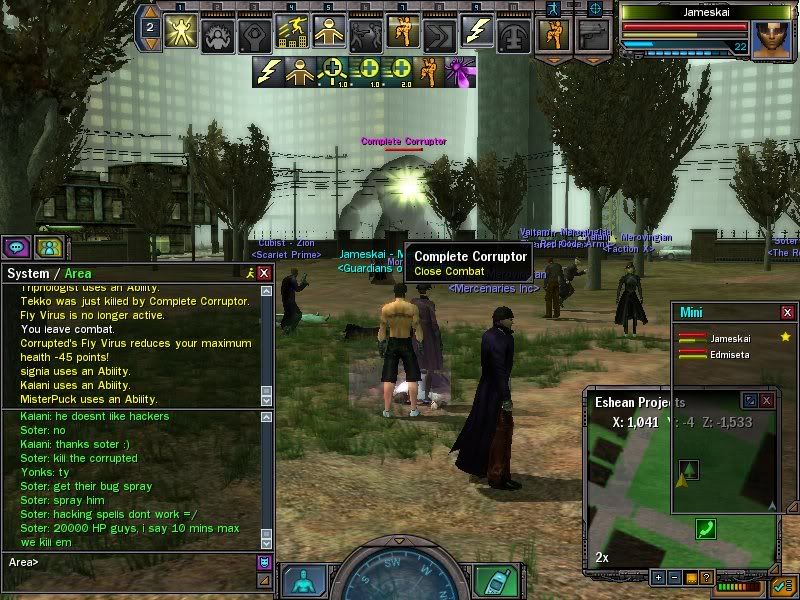Open the team members panel button
Image resolution: width=800 pixels, height=600 pixels.
[46, 247]
